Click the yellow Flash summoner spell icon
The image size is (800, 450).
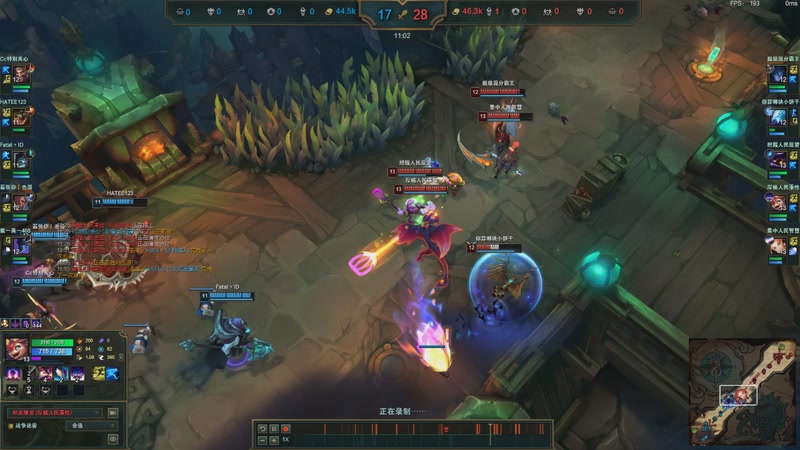pos(99,373)
